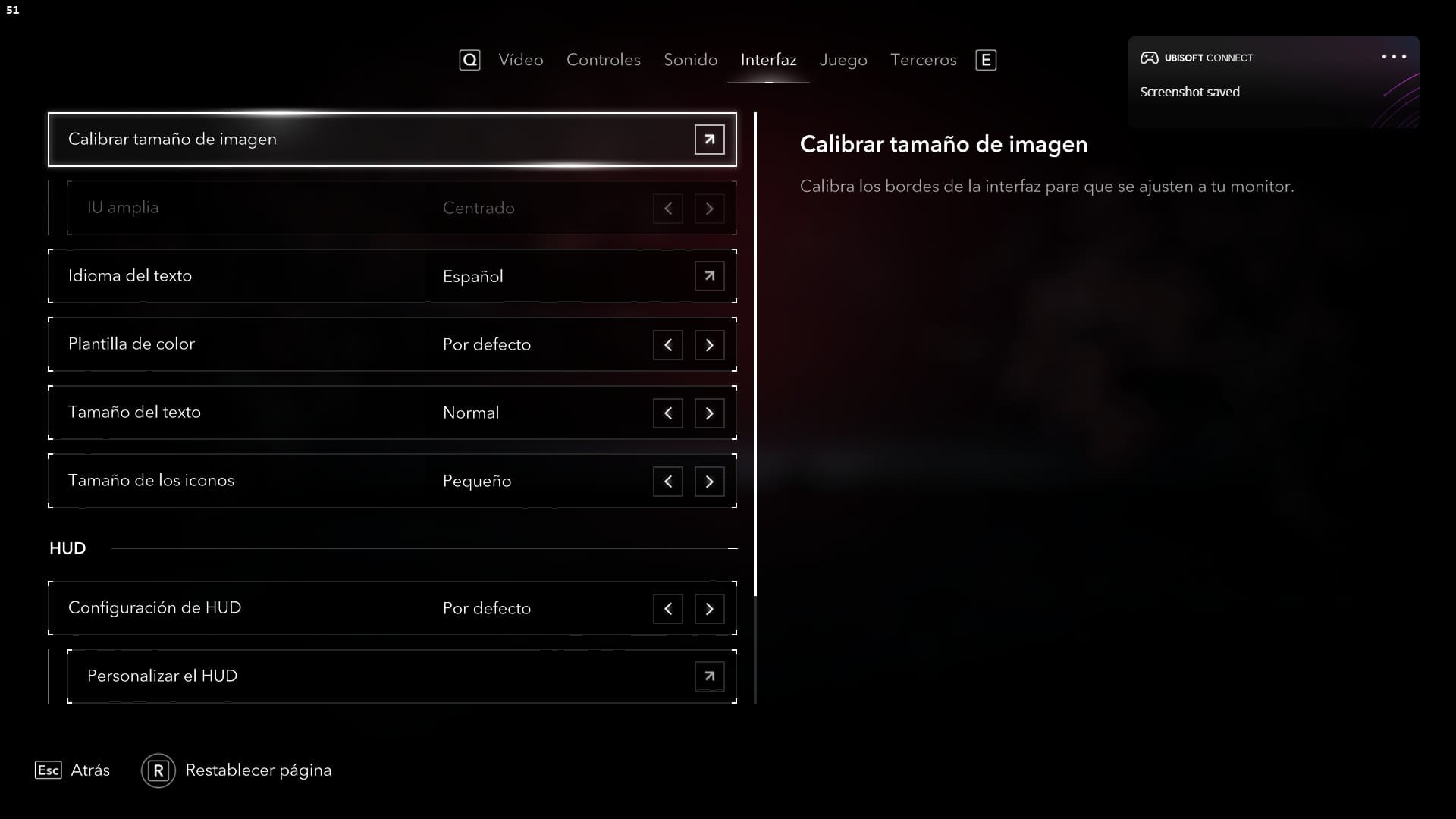Cycle Configuración de HUD forward
This screenshot has width=1456, height=819.
coord(709,609)
